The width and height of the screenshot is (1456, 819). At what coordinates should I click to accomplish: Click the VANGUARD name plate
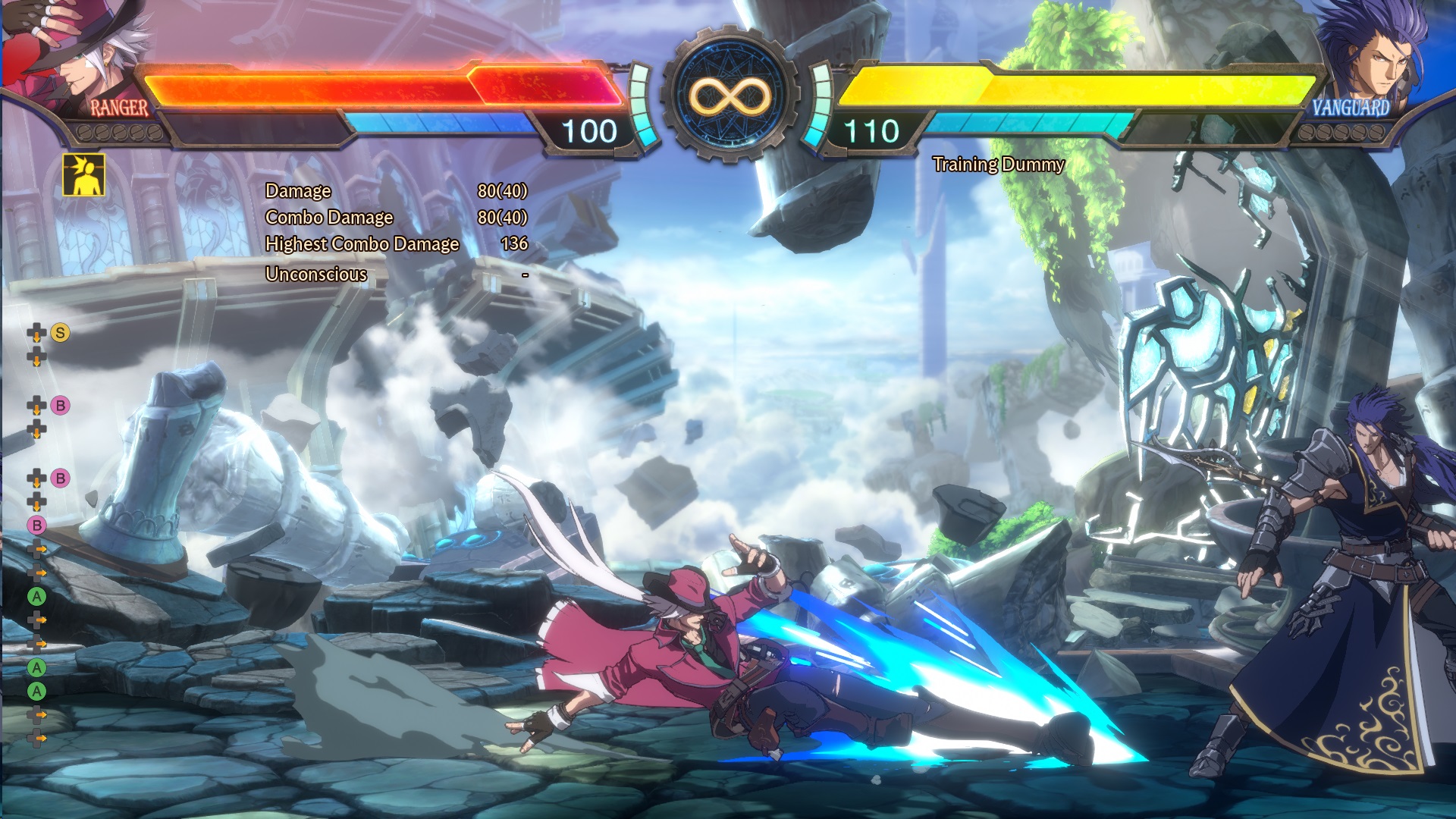pyautogui.click(x=1351, y=108)
